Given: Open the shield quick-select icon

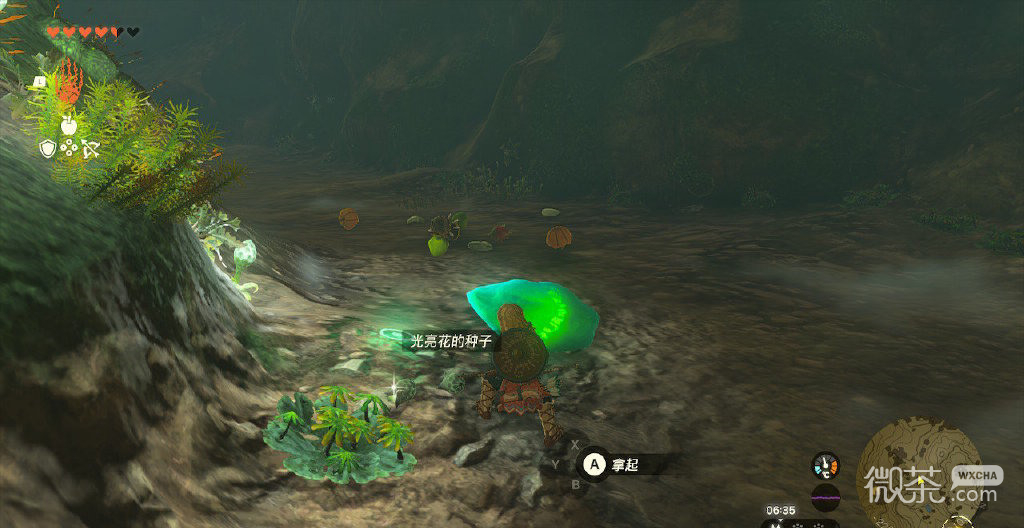Looking at the screenshot, I should point(47,149).
